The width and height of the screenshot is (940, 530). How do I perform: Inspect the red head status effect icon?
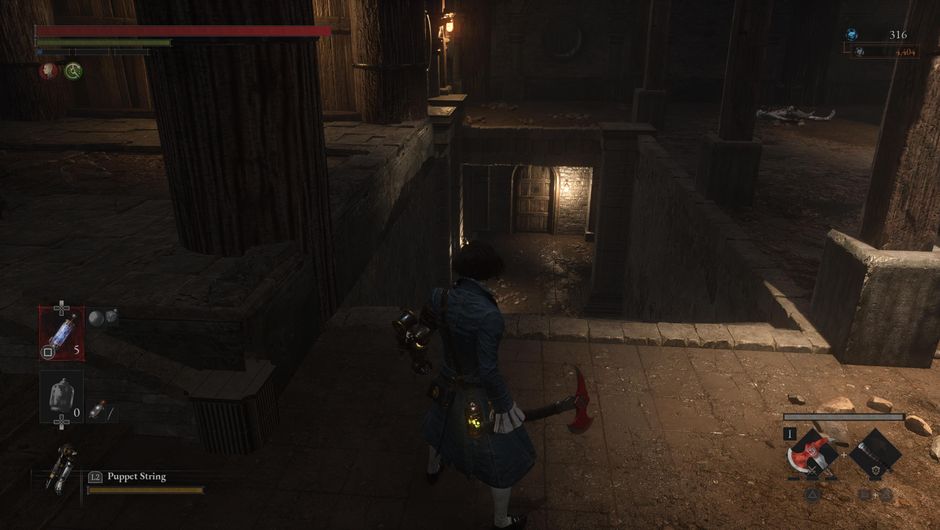coord(48,71)
